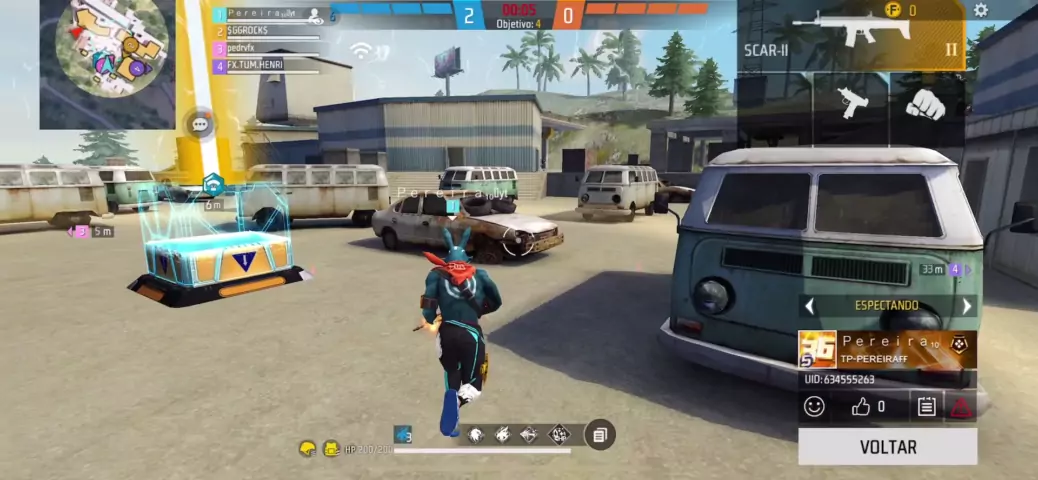Viewport: 1038px width, 480px height.
Task: Click the VOLTAR button to stop spectating
Action: [x=887, y=446]
